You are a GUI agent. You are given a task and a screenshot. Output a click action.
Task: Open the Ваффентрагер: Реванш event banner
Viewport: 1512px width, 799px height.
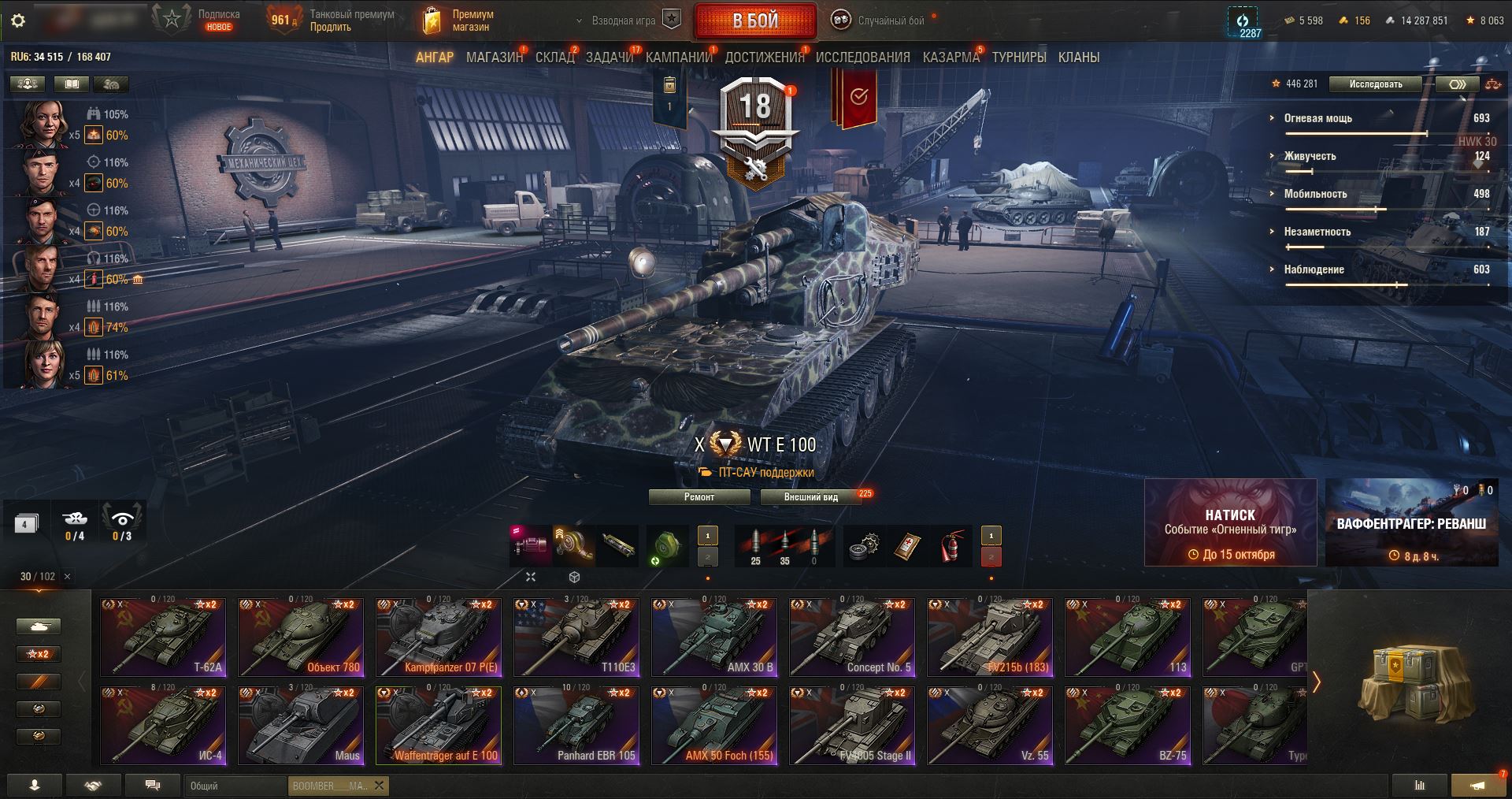tap(1411, 523)
